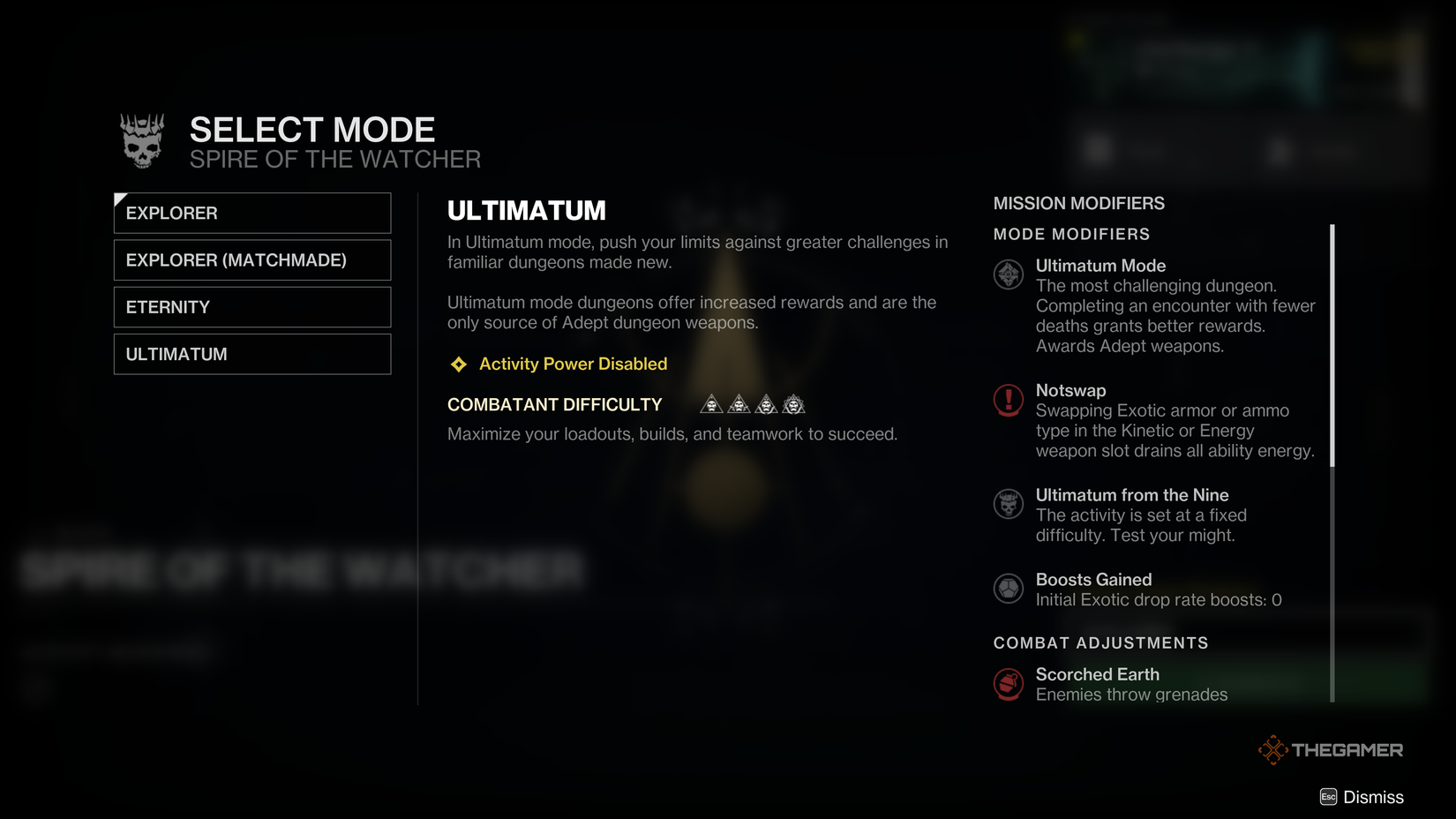
Task: Select the Eternity mode option
Action: 251,306
